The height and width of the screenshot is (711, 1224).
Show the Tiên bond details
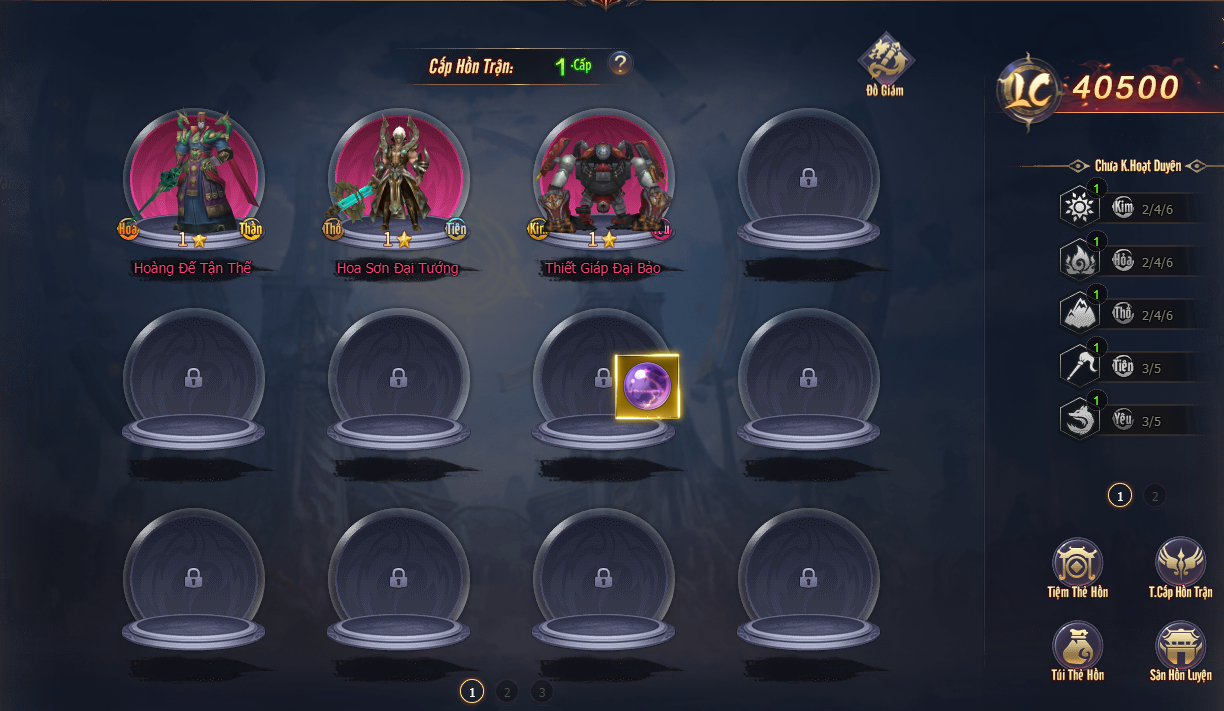pyautogui.click(x=1080, y=367)
